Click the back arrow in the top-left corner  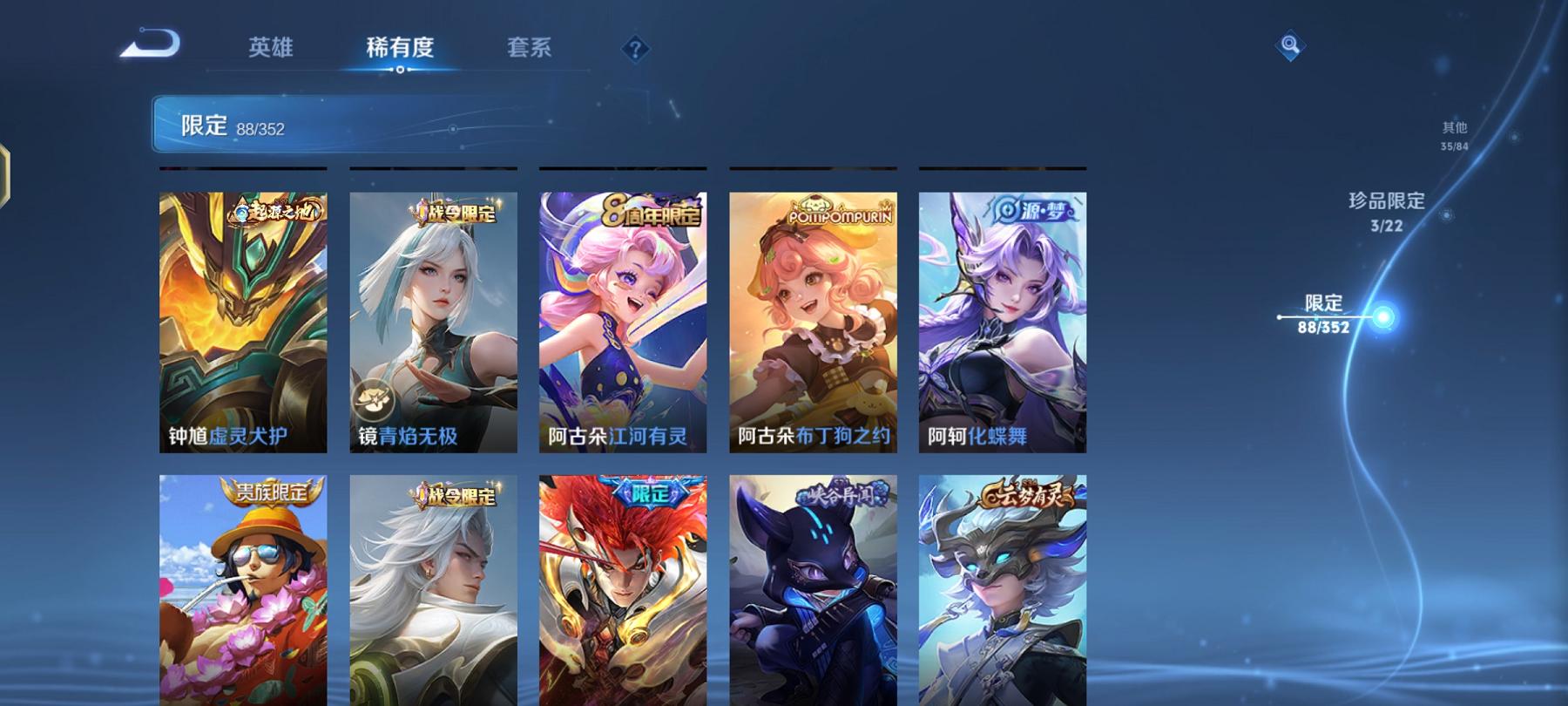[150, 42]
